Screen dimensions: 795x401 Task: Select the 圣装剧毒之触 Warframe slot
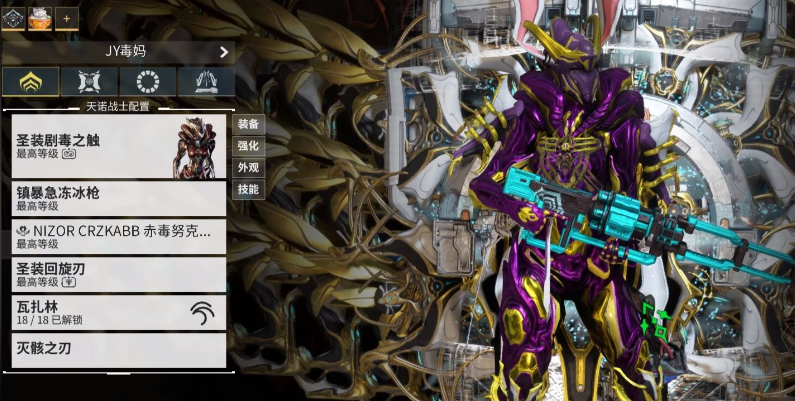coord(119,146)
